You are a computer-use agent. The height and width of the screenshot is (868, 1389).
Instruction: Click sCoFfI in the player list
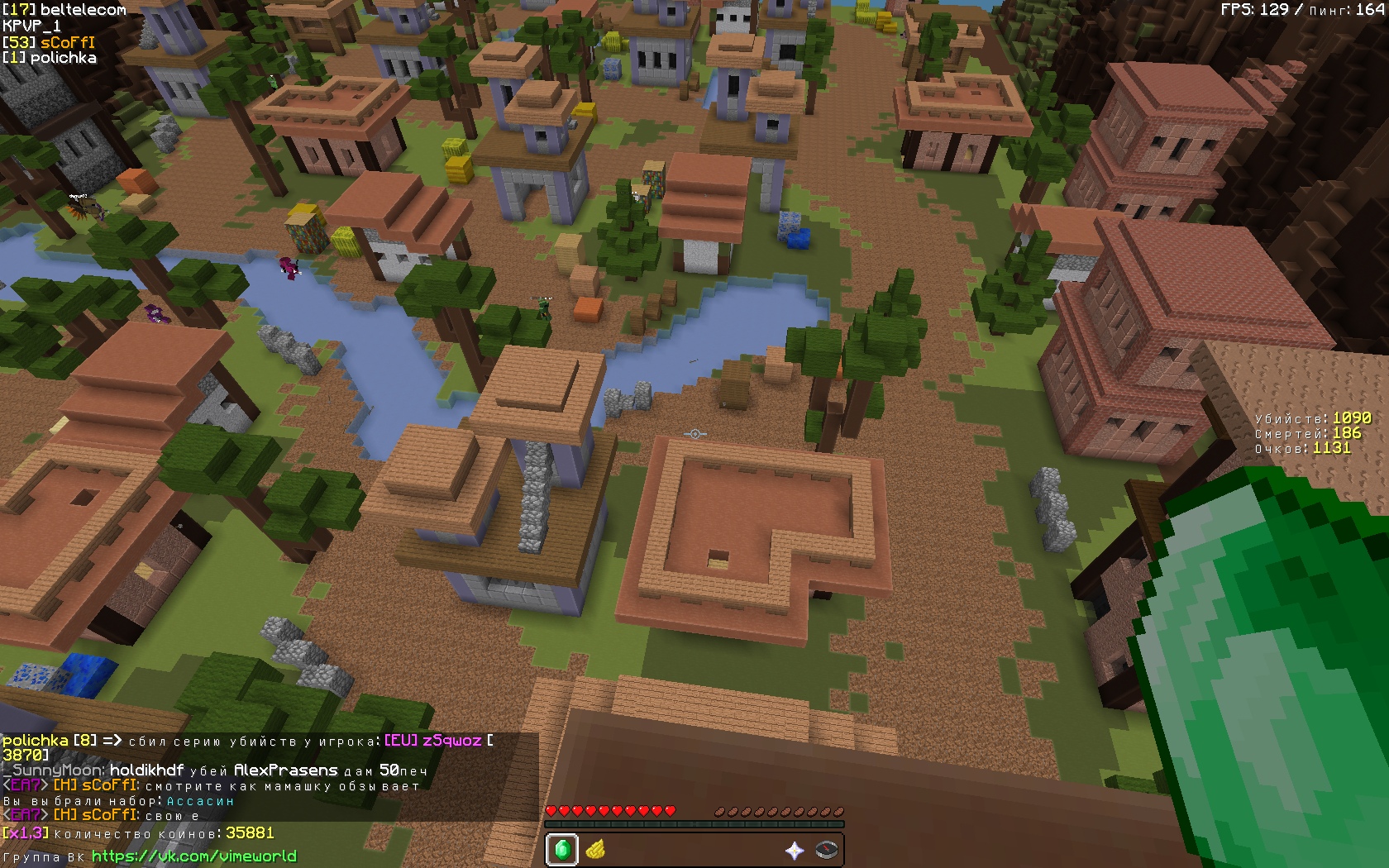(x=67, y=42)
